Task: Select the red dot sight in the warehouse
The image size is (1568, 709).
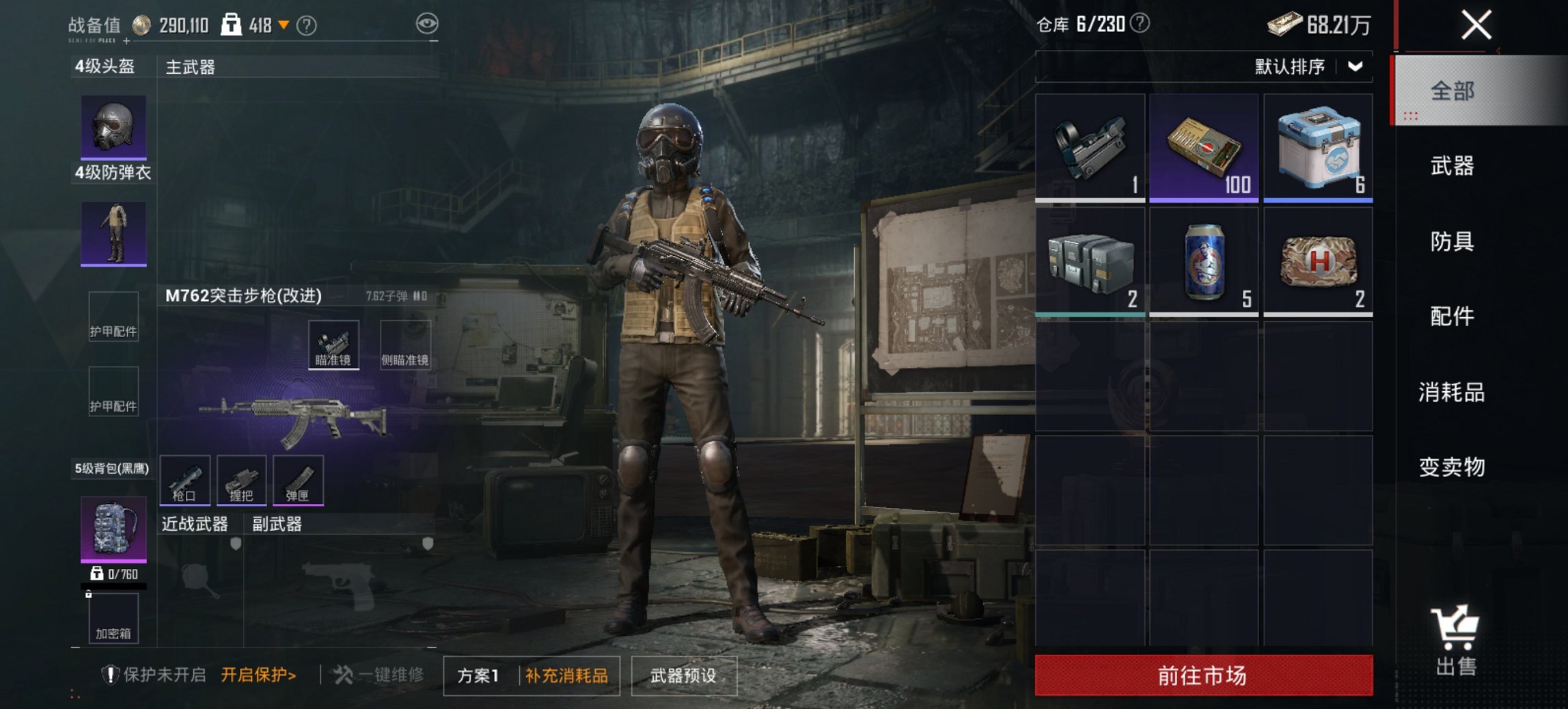Action: (x=1089, y=146)
